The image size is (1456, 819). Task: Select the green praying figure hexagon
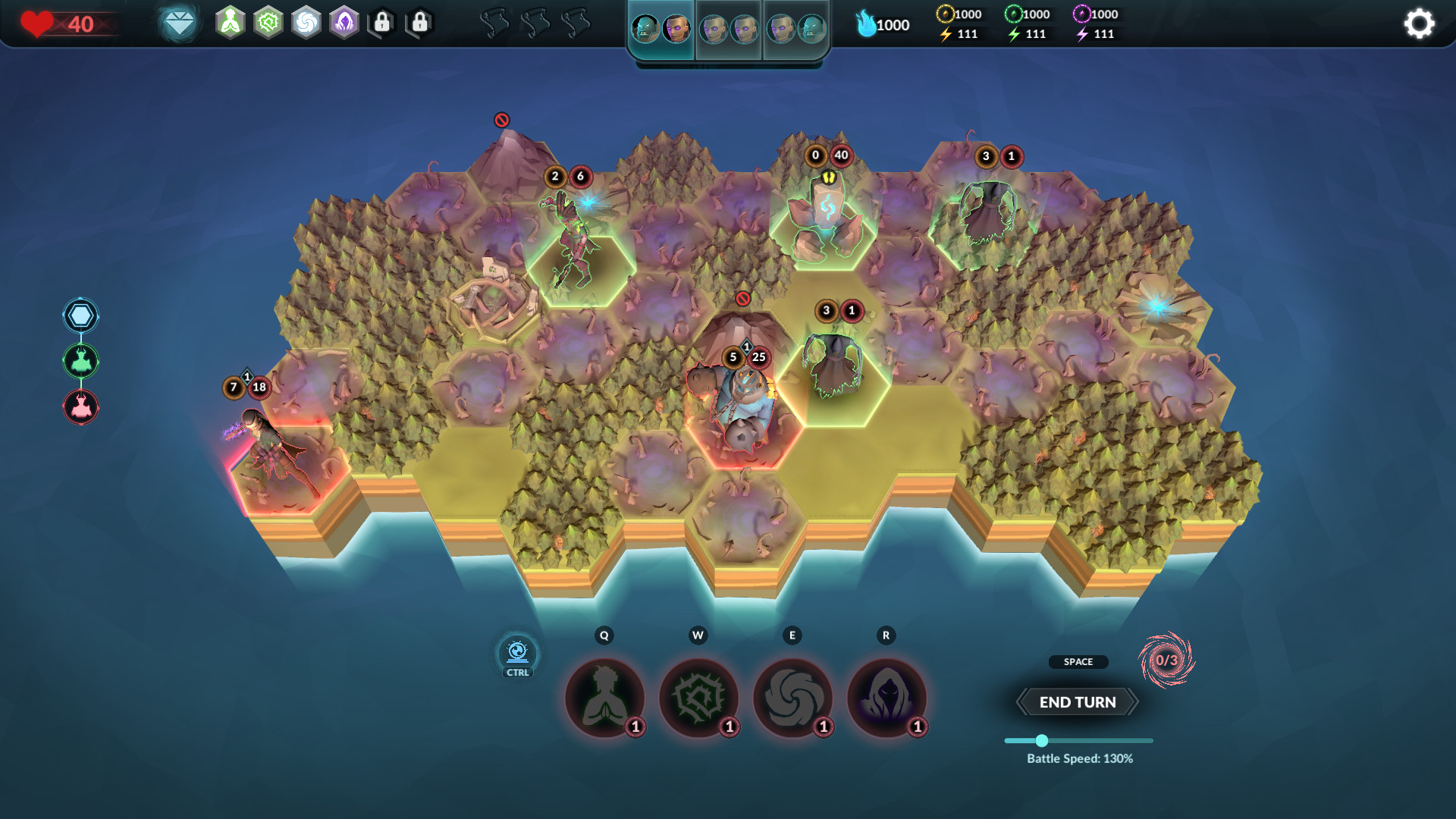[231, 23]
